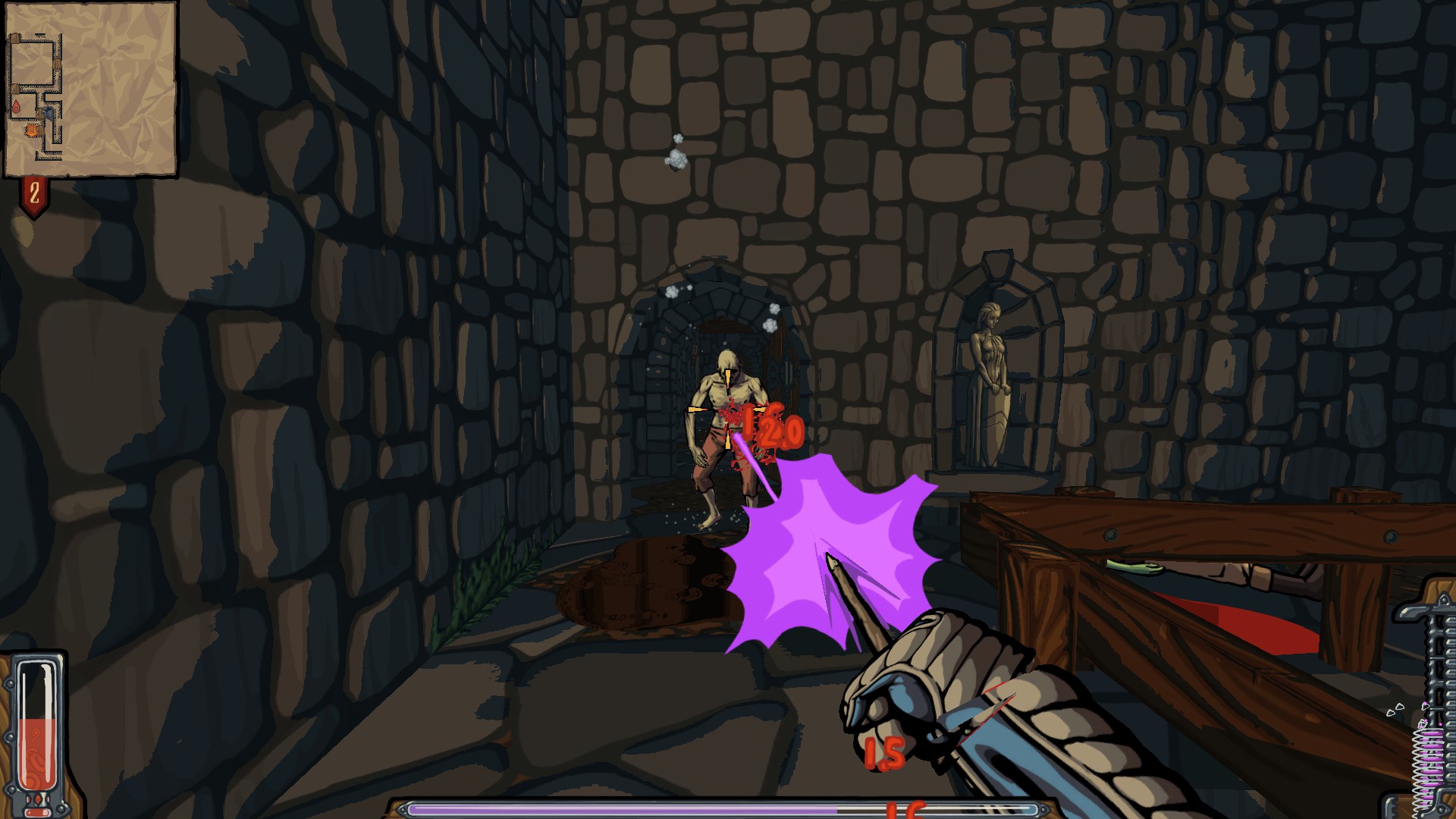
Task: Click the orange ladder marker on minimap
Action: (32, 131)
